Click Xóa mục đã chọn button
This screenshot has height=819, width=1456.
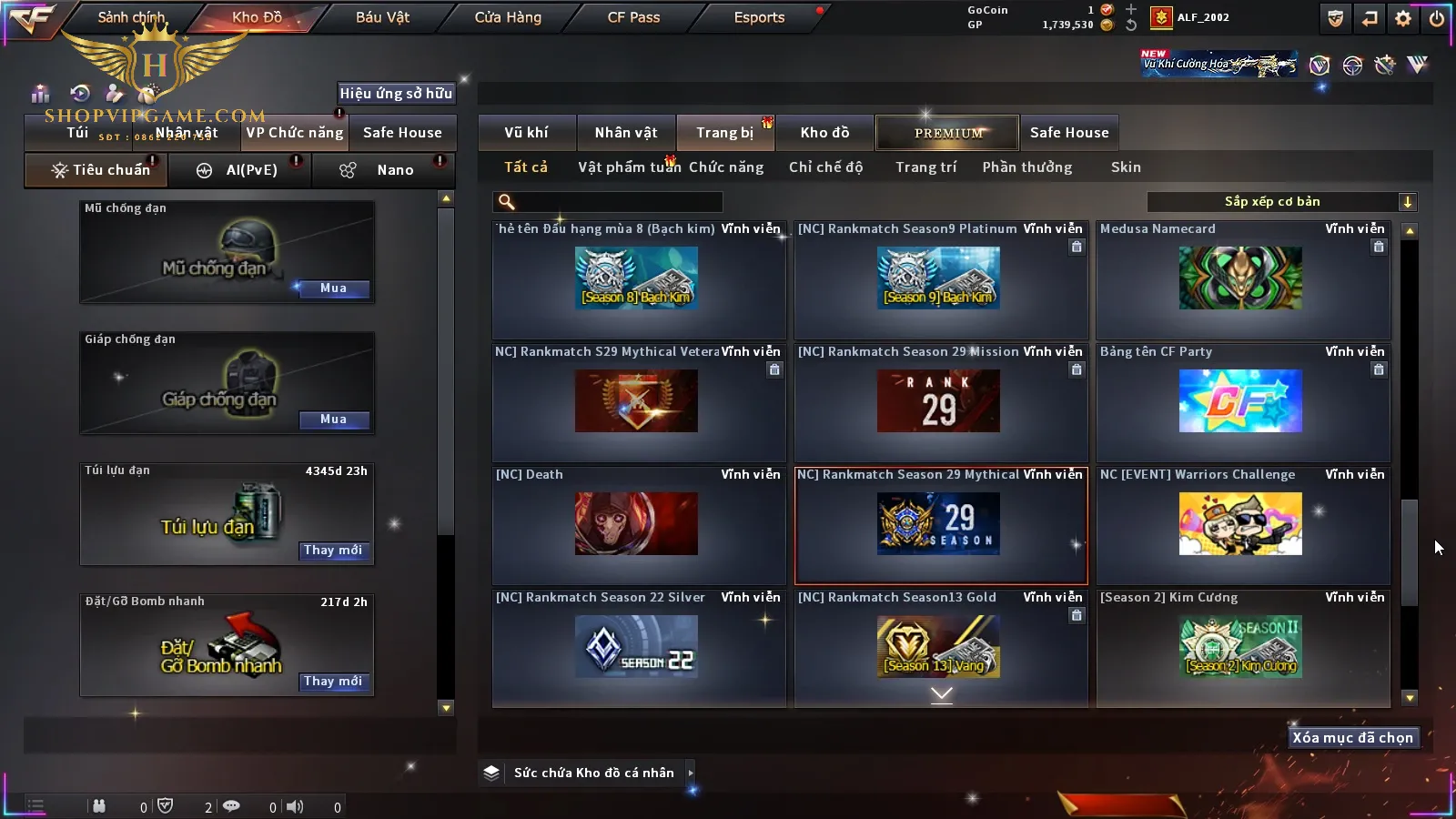pyautogui.click(x=1352, y=738)
